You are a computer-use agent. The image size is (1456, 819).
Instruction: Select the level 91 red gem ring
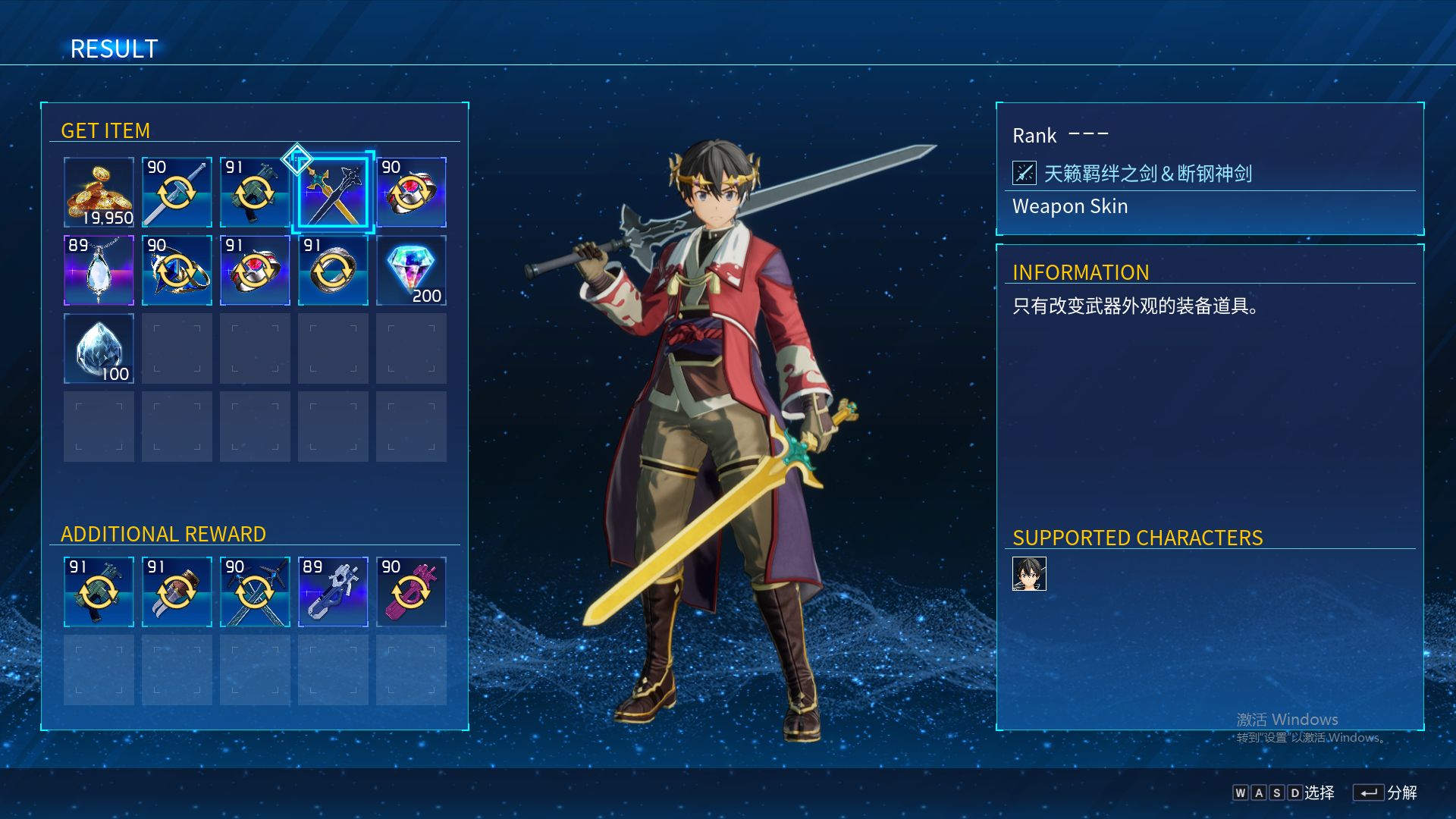[255, 271]
